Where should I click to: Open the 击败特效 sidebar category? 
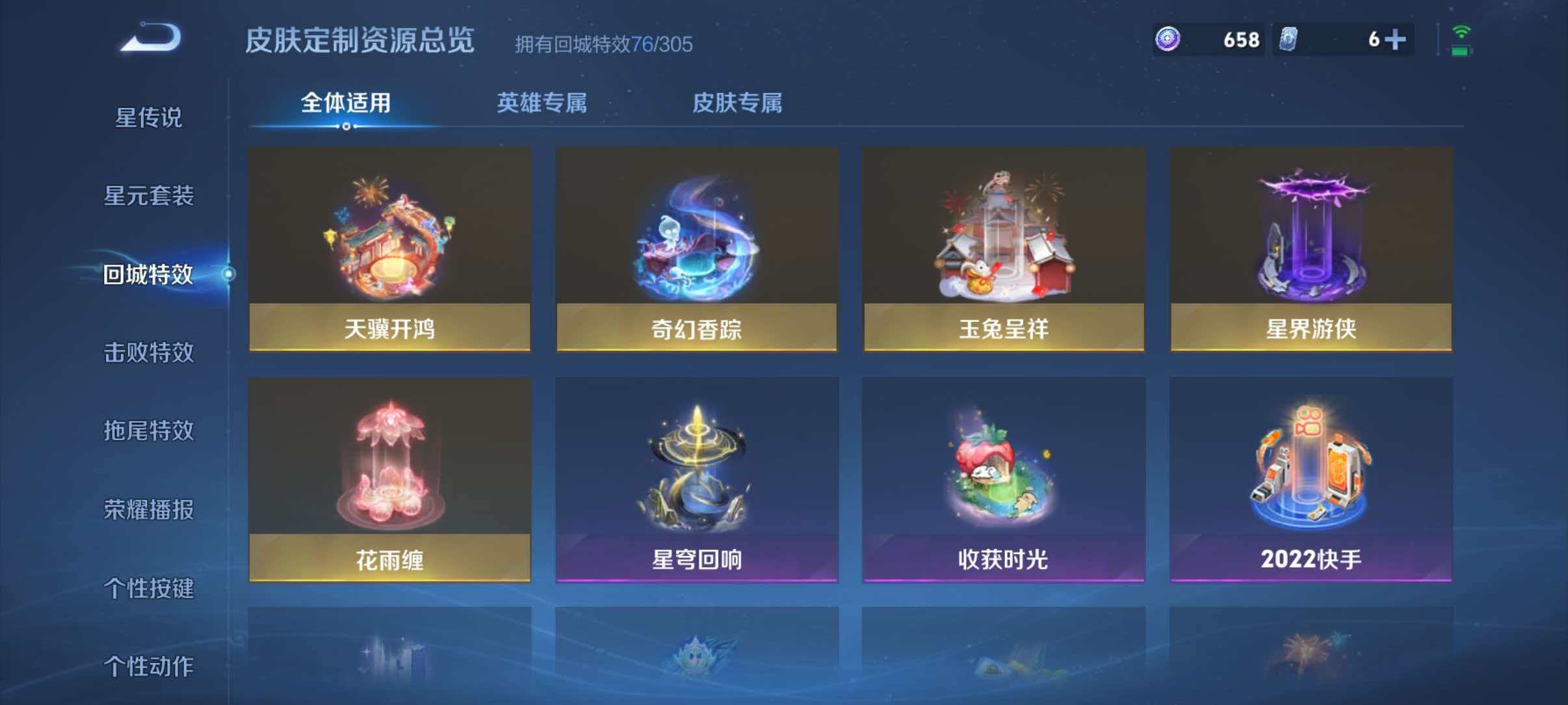tap(148, 351)
